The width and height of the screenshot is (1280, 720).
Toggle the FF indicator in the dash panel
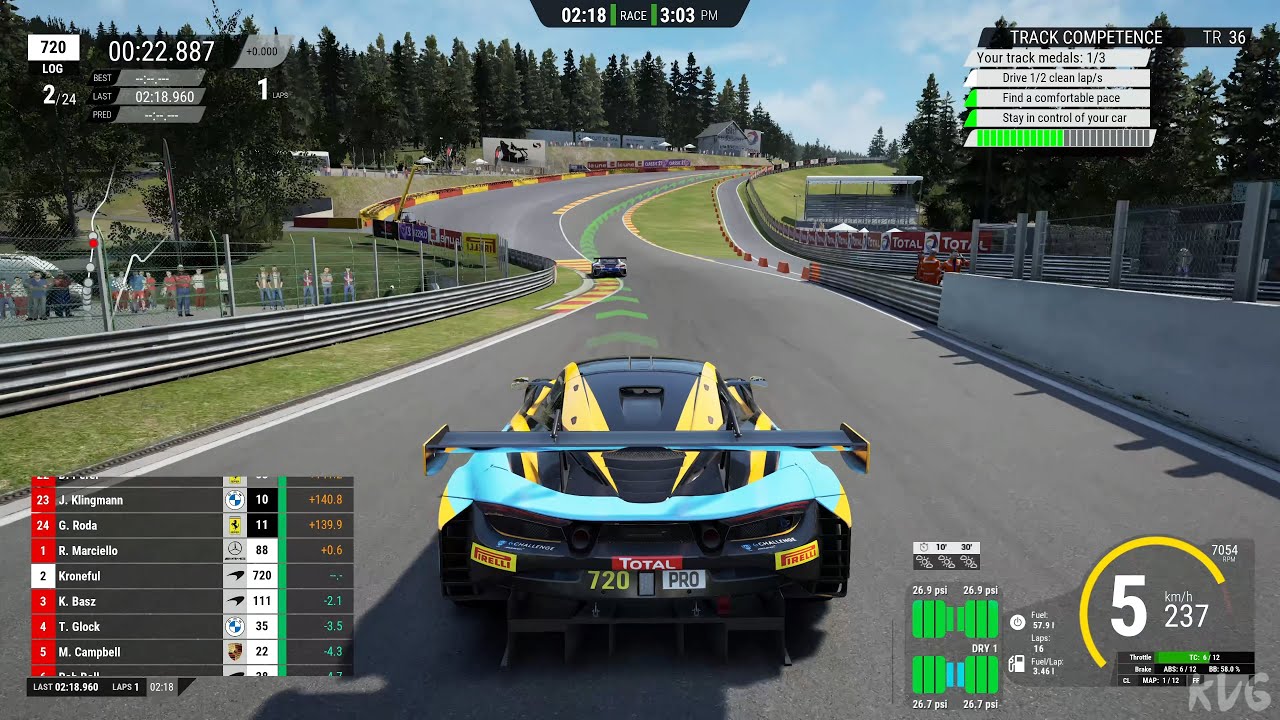click(1196, 681)
